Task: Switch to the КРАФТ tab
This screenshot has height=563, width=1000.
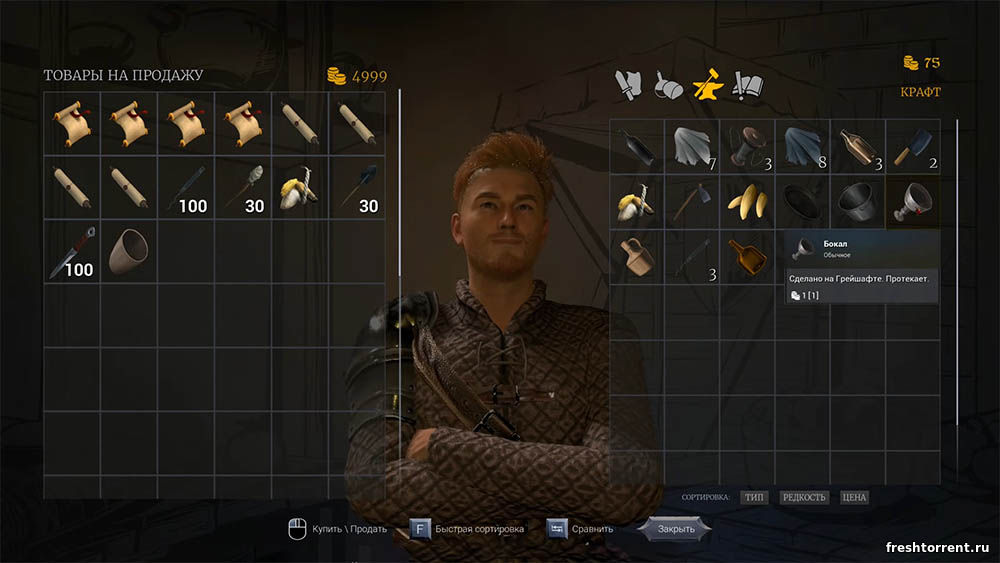Action: (x=920, y=92)
